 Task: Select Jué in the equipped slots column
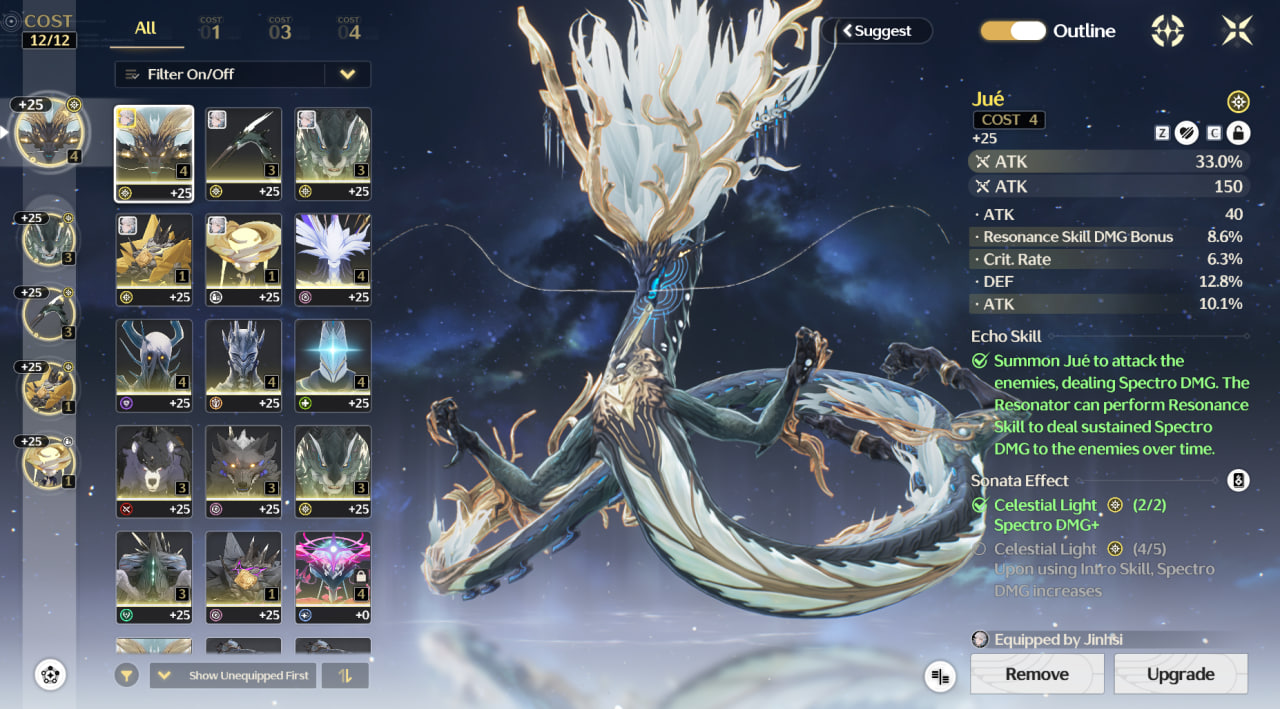pyautogui.click(x=49, y=134)
